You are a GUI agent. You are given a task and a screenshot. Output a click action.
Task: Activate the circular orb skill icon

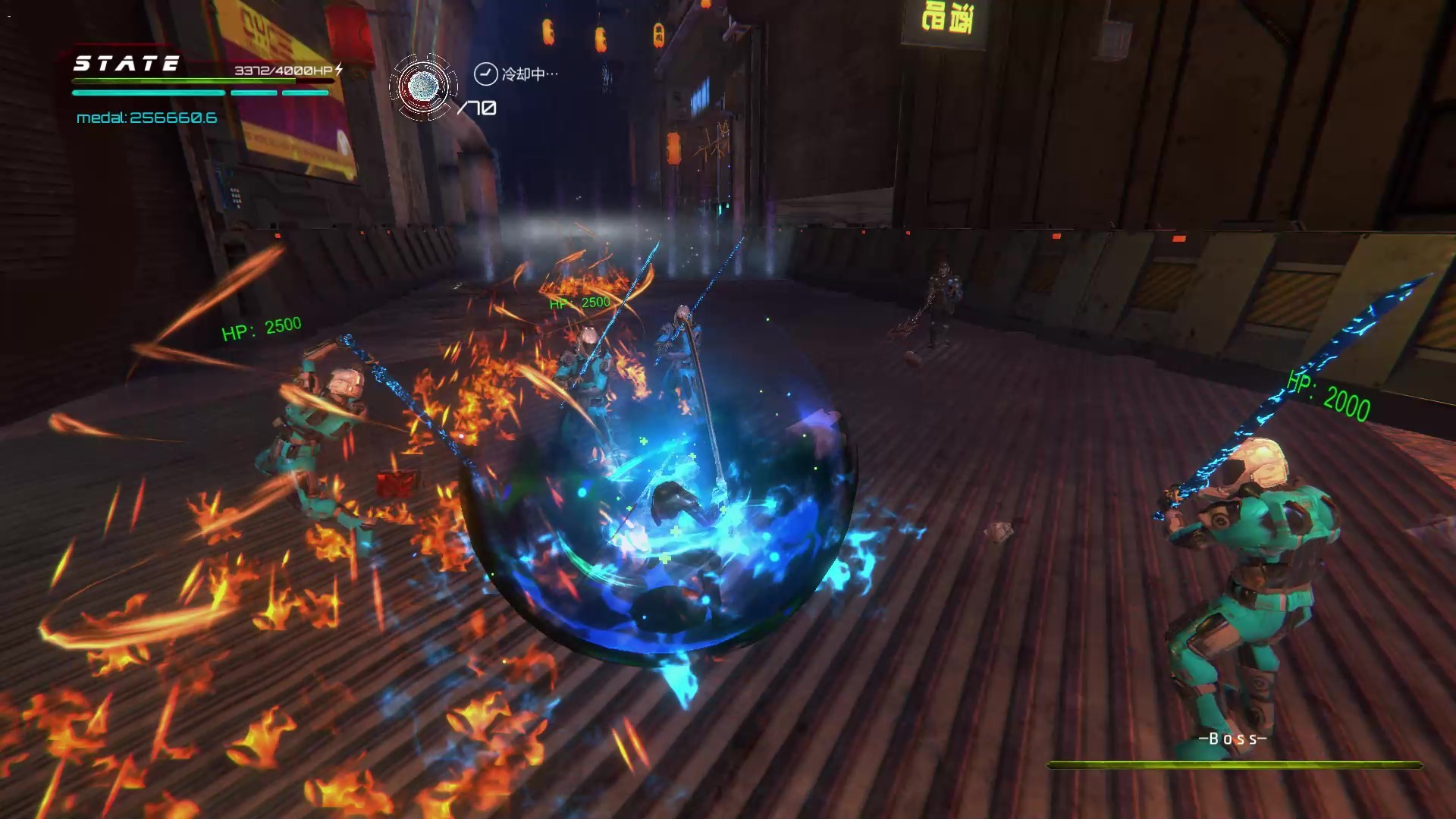click(423, 86)
